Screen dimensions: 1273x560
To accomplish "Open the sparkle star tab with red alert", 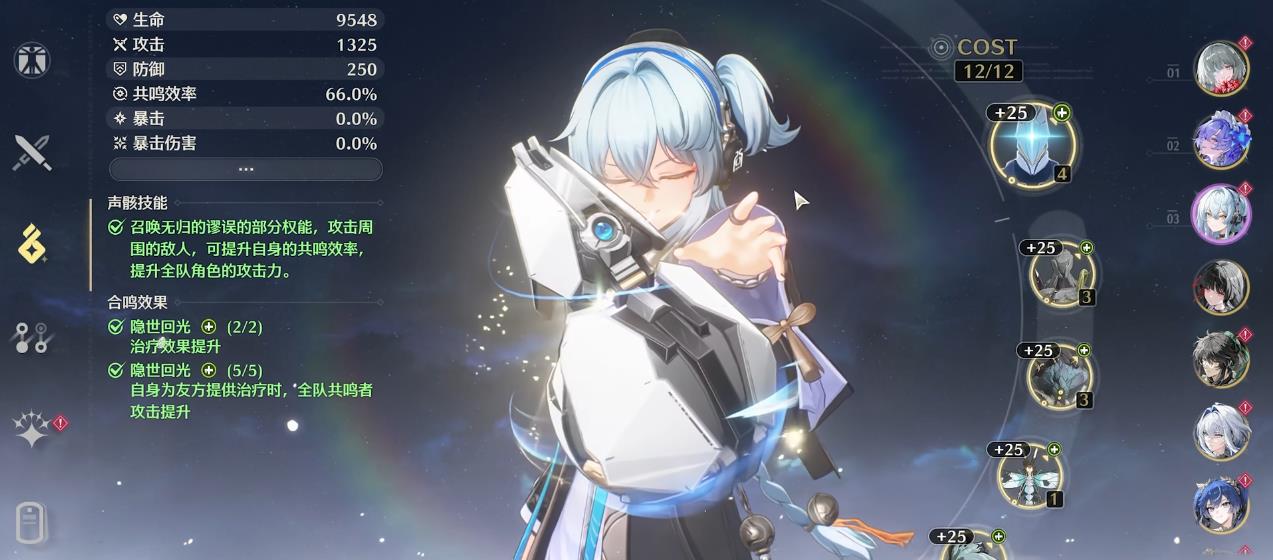I will [x=32, y=430].
